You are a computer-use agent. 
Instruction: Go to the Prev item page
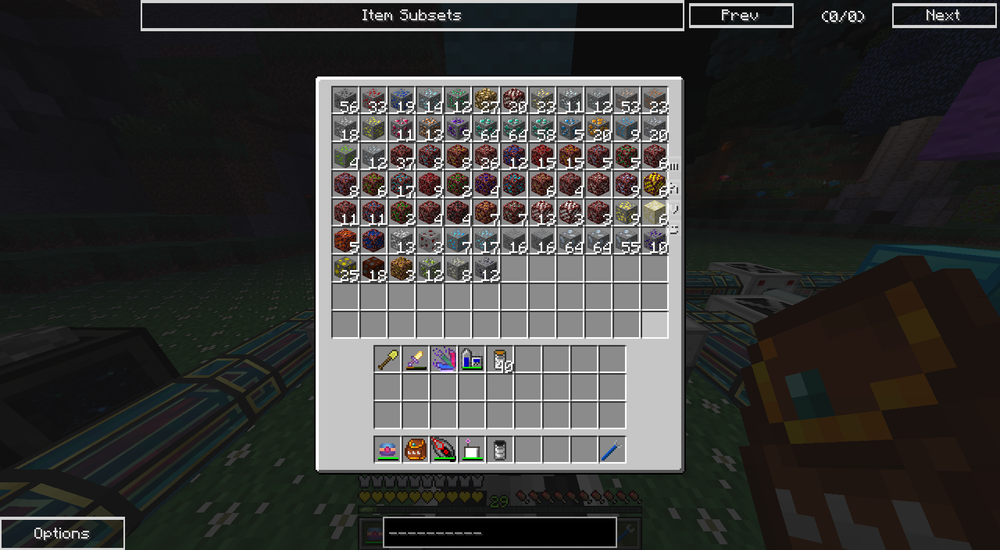coord(740,15)
